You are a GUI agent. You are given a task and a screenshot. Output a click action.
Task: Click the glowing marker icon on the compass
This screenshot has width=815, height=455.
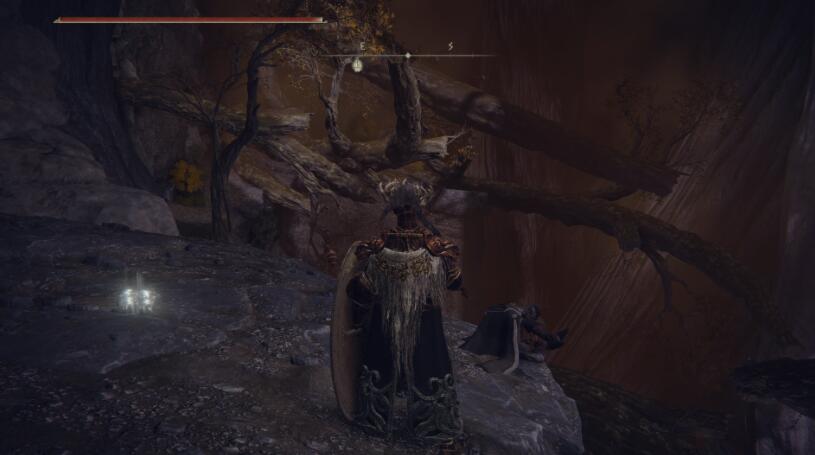357,65
